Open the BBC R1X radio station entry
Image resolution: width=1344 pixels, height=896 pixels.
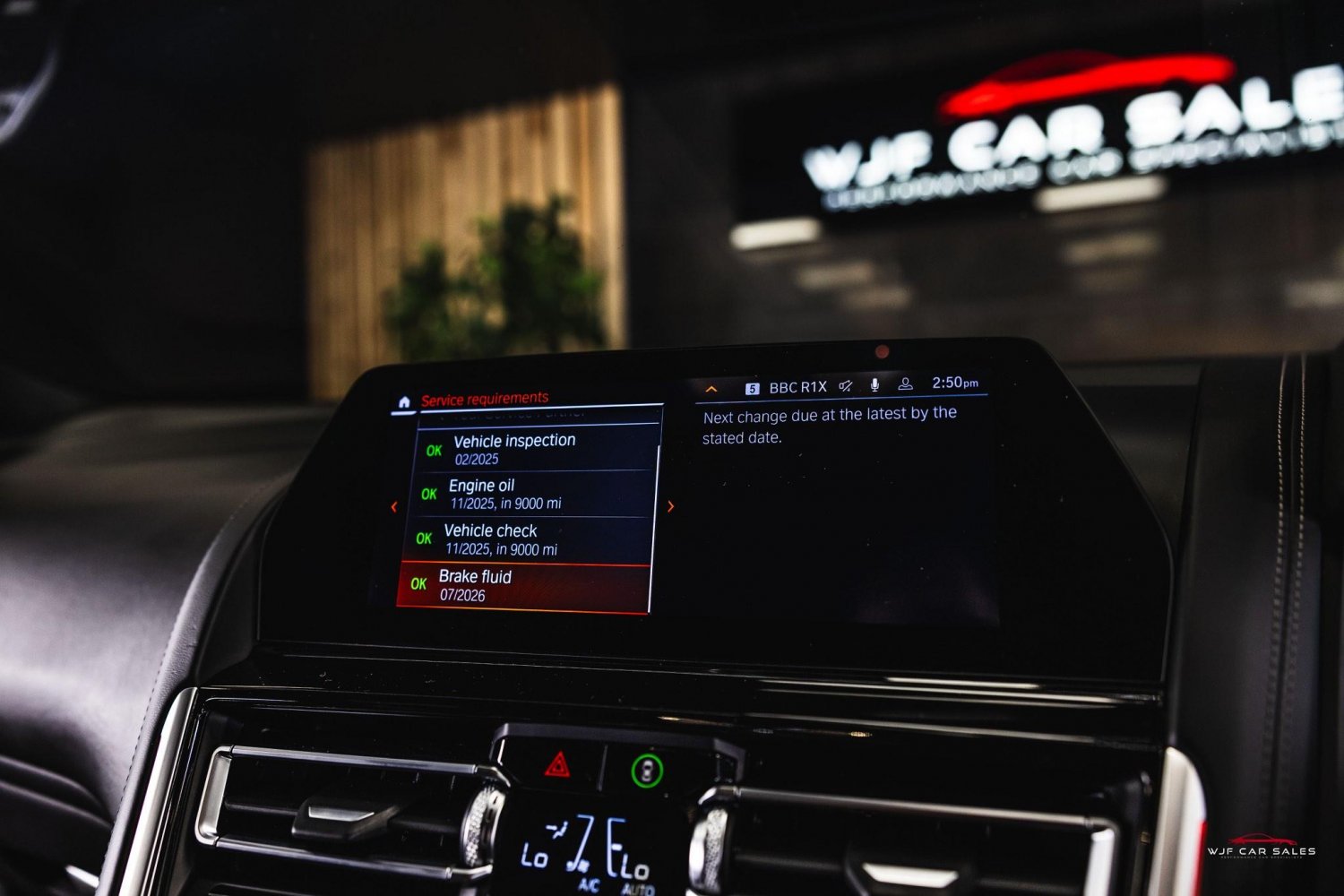pyautogui.click(x=788, y=387)
